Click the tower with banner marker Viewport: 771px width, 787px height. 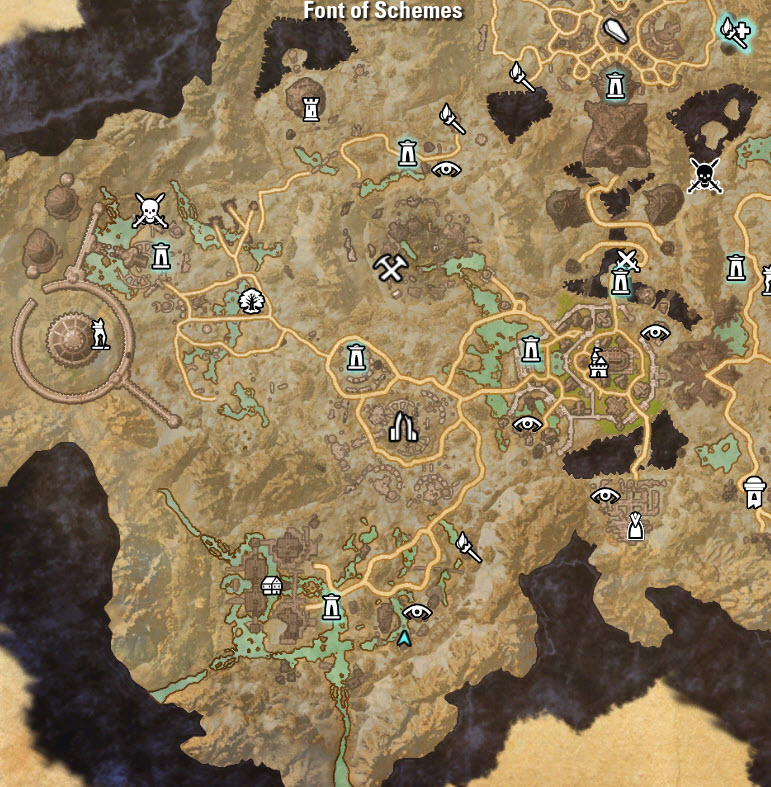[754, 491]
